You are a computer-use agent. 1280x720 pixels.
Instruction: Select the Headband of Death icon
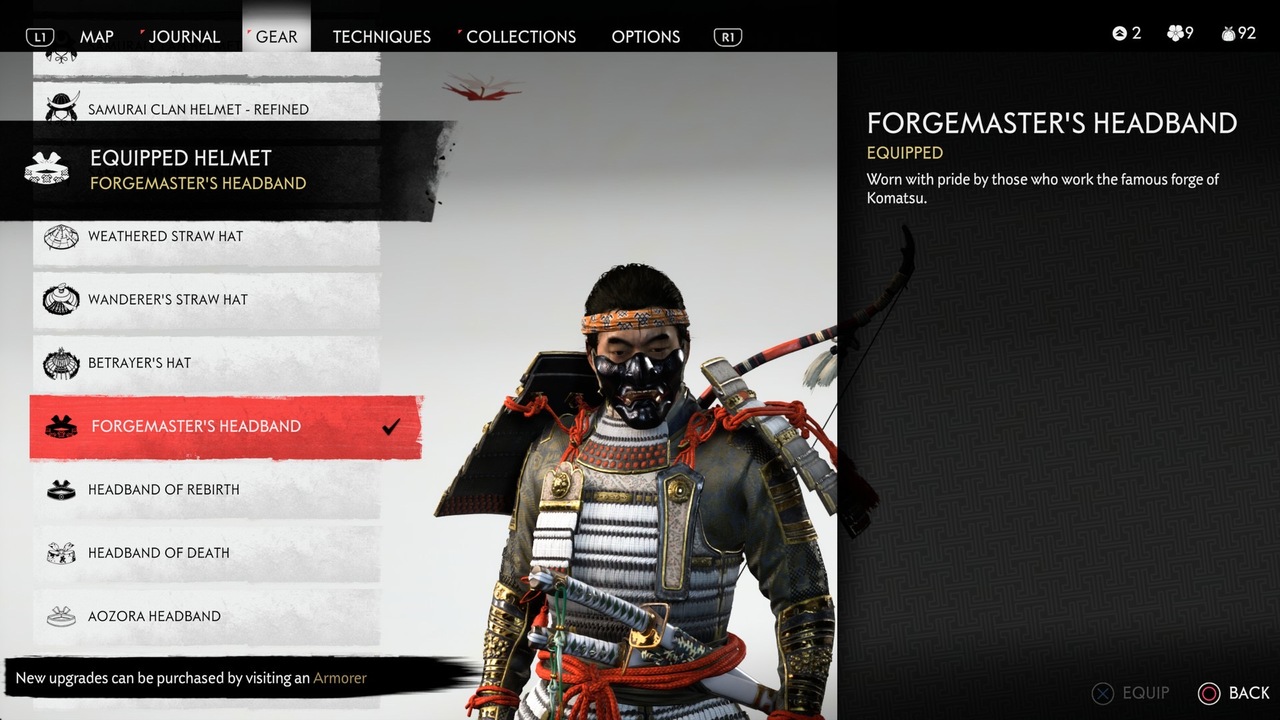click(x=61, y=553)
